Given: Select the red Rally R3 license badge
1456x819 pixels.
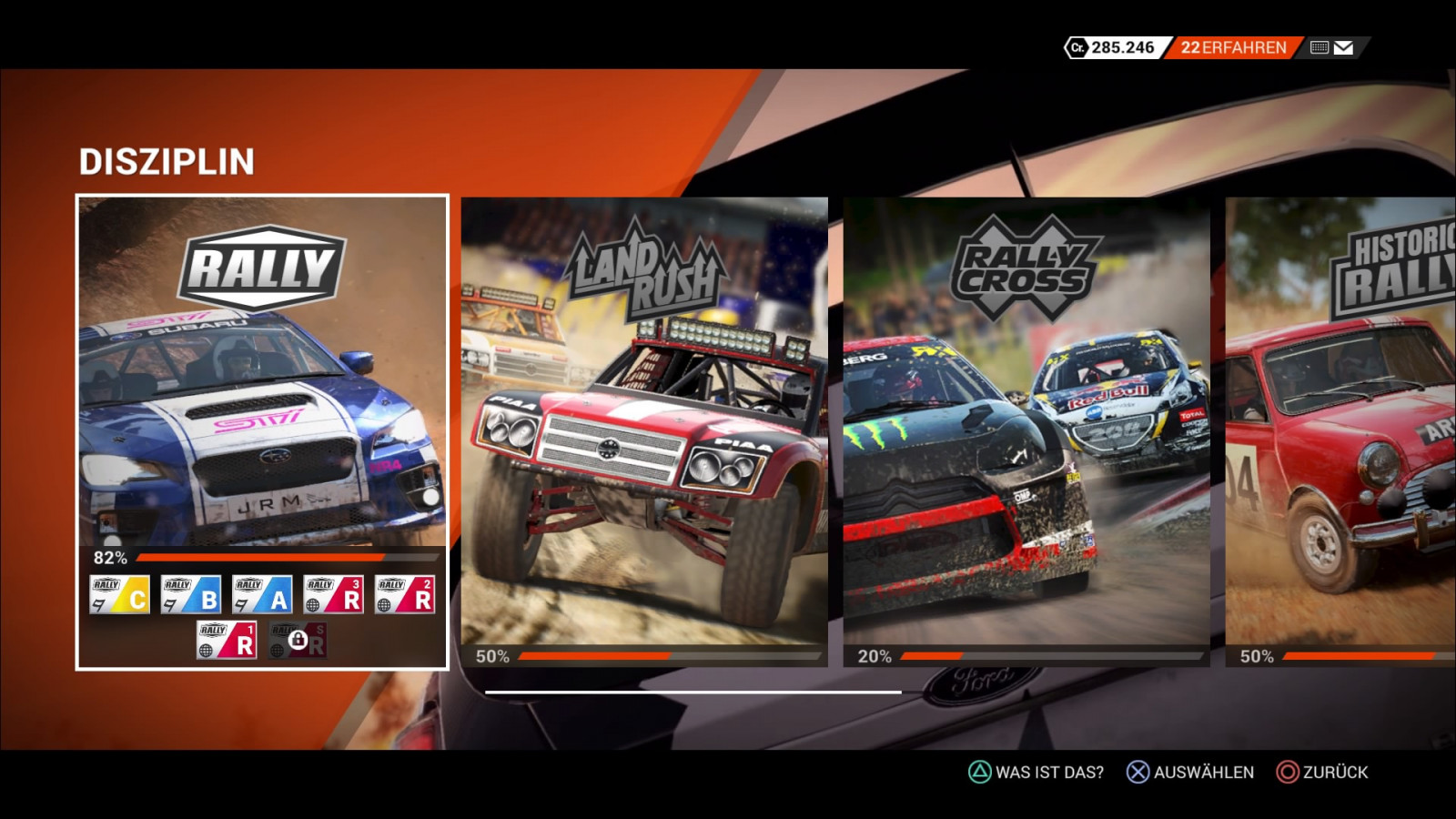Looking at the screenshot, I should 333,594.
